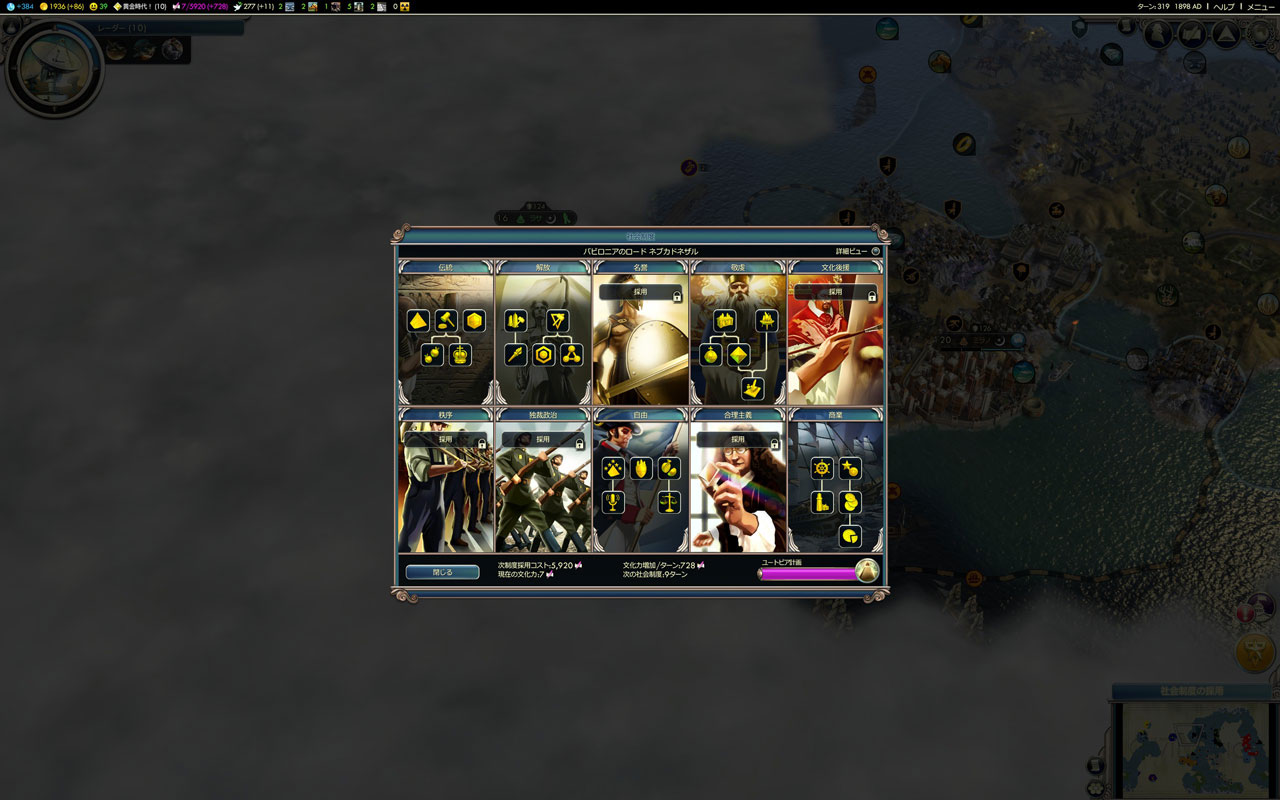The width and height of the screenshot is (1280, 800).
Task: Close the social policies window with 閉じる
Action: coord(442,572)
